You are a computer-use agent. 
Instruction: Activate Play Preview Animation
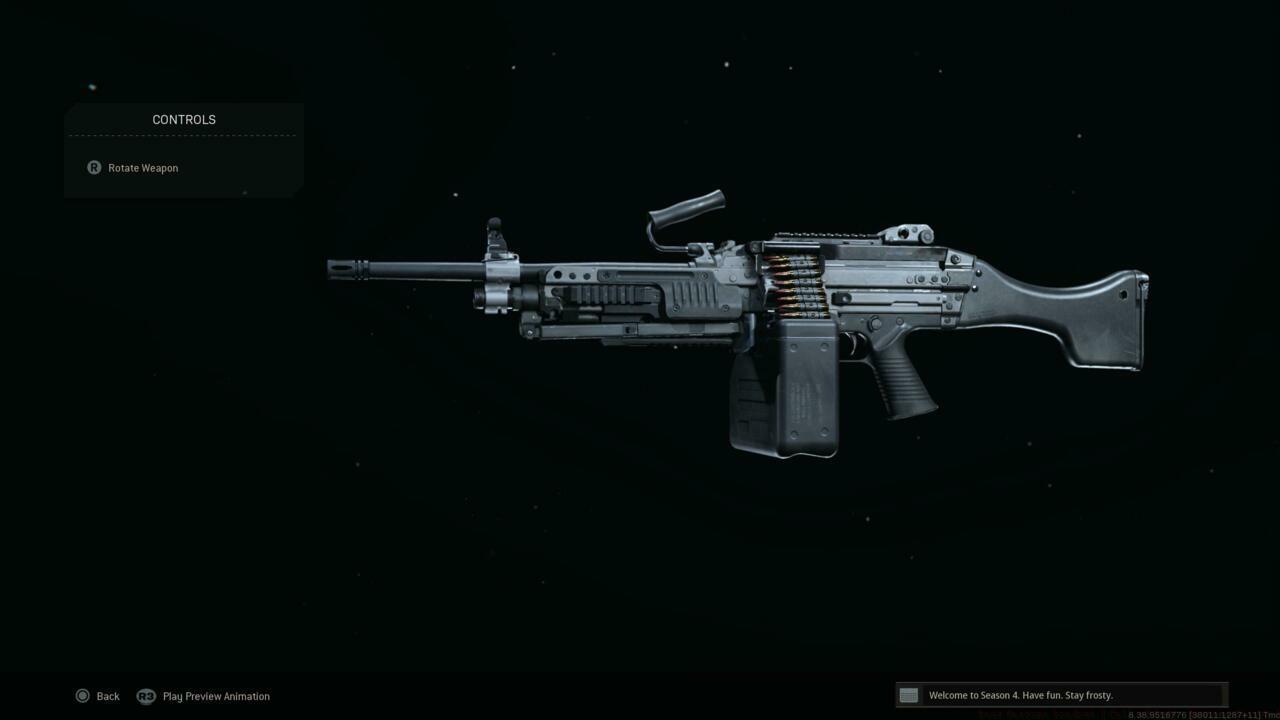[216, 696]
